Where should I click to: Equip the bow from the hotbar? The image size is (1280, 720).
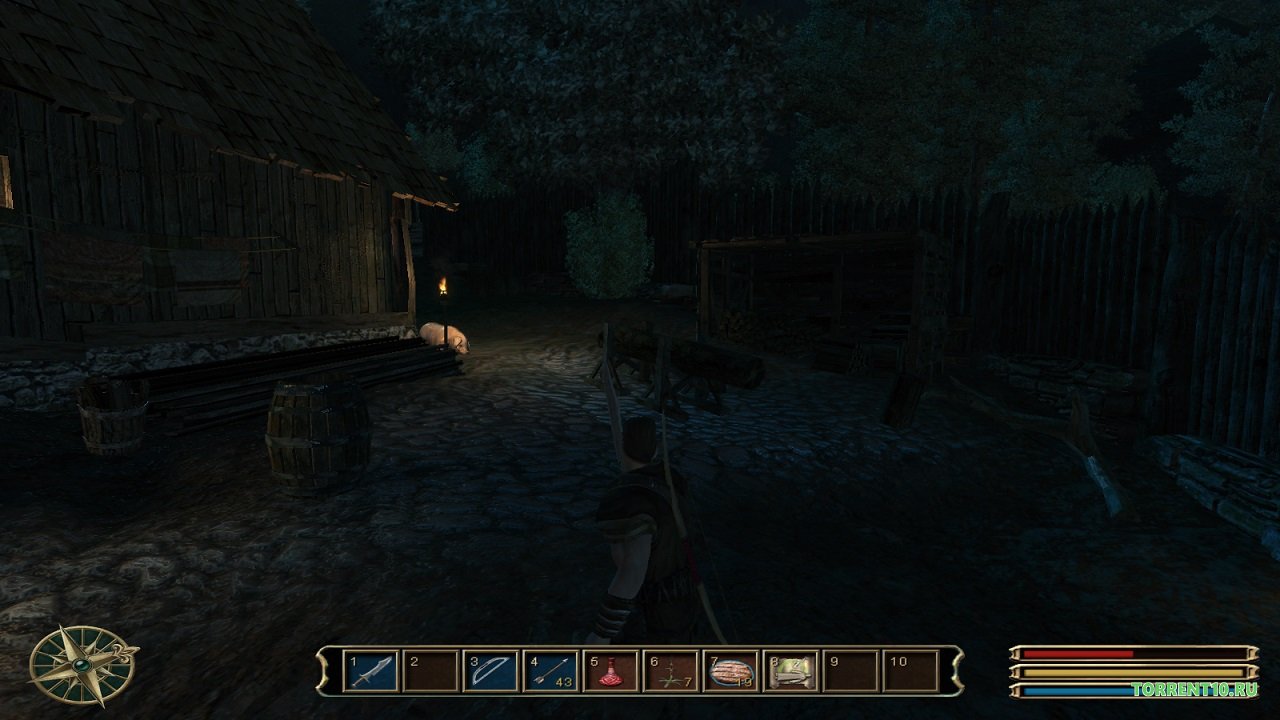coord(491,670)
